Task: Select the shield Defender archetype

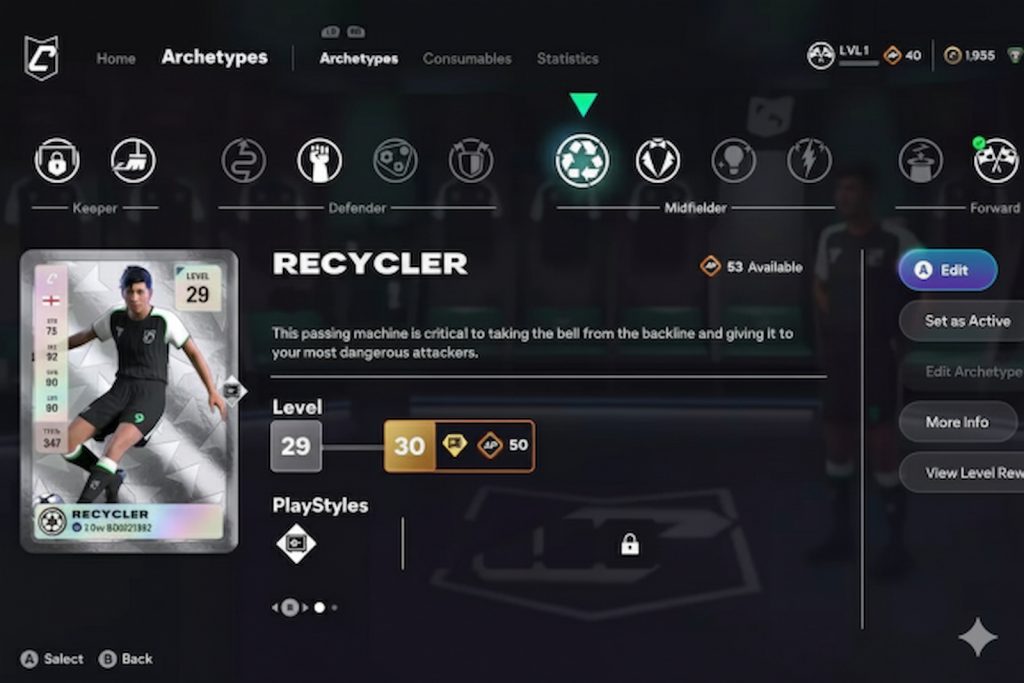Action: [x=471, y=160]
